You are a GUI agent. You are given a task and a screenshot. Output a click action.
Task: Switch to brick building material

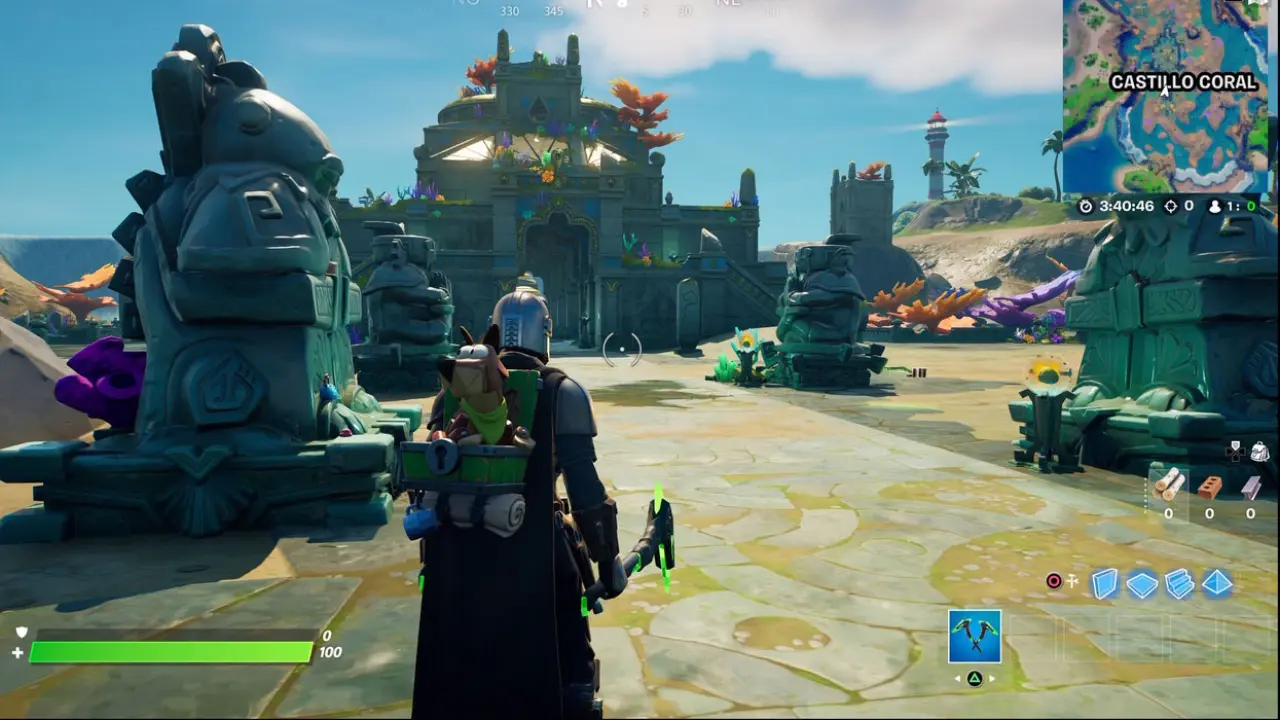point(1209,486)
